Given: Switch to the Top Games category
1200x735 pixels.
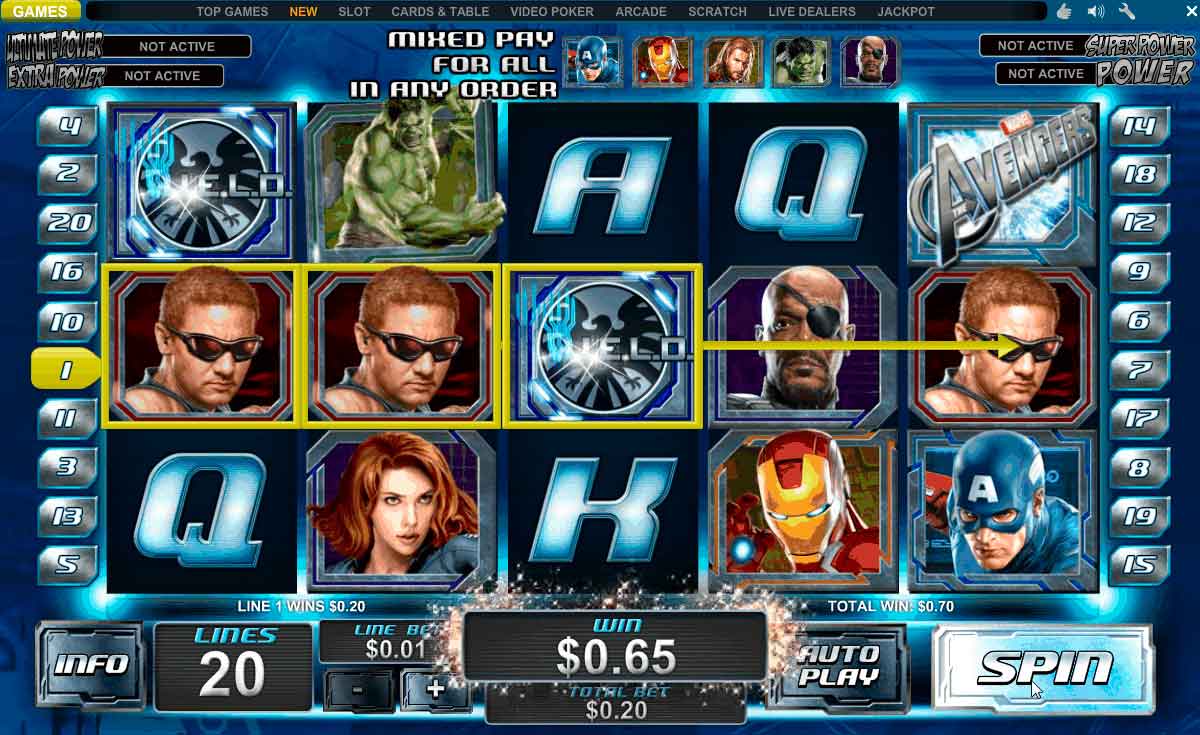Looking at the screenshot, I should [232, 12].
